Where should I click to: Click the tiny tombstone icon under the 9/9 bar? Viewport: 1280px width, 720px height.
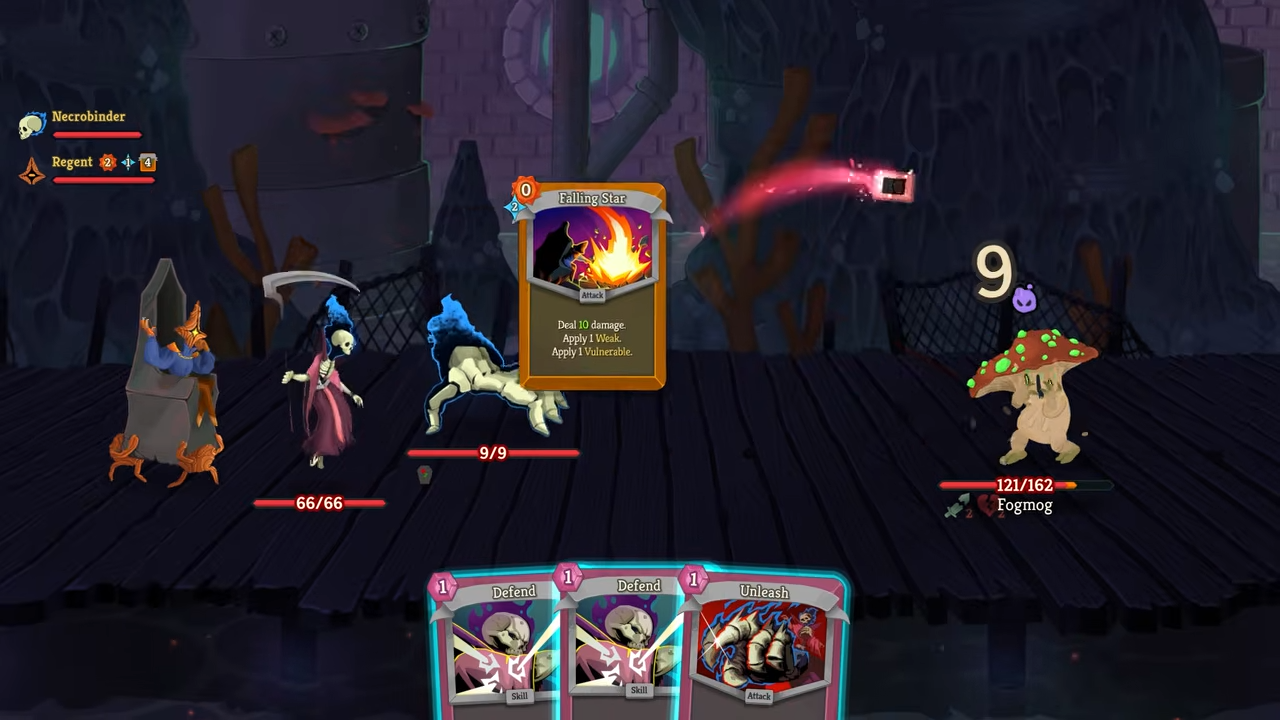tap(424, 477)
